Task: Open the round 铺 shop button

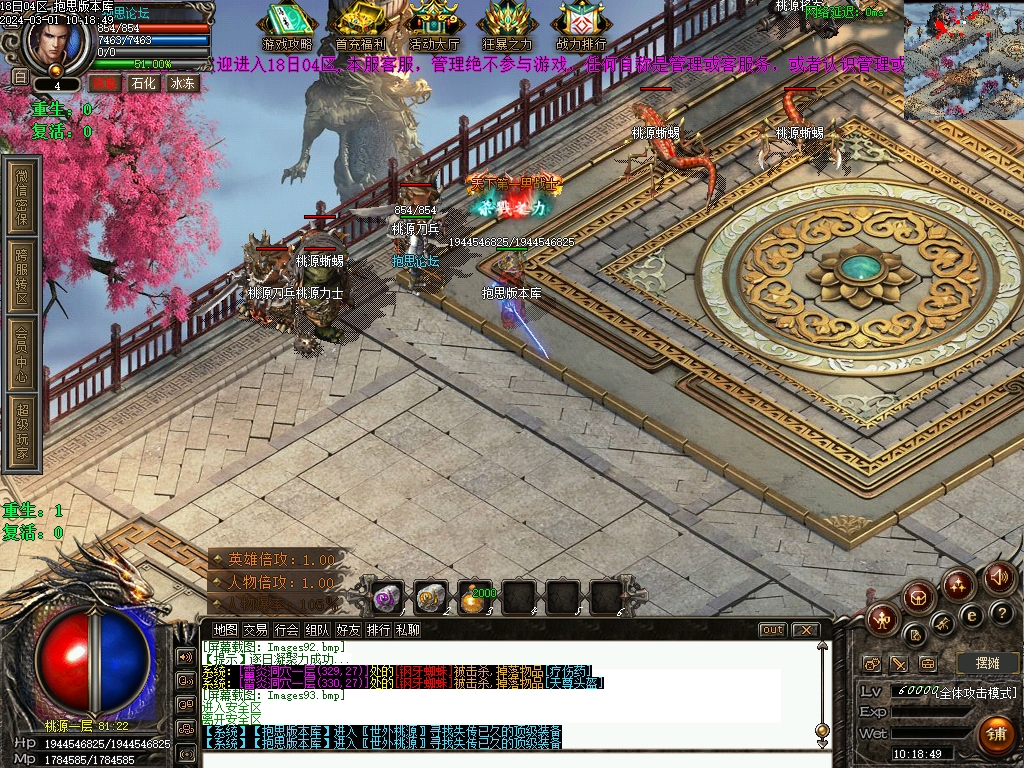Action: [x=996, y=735]
